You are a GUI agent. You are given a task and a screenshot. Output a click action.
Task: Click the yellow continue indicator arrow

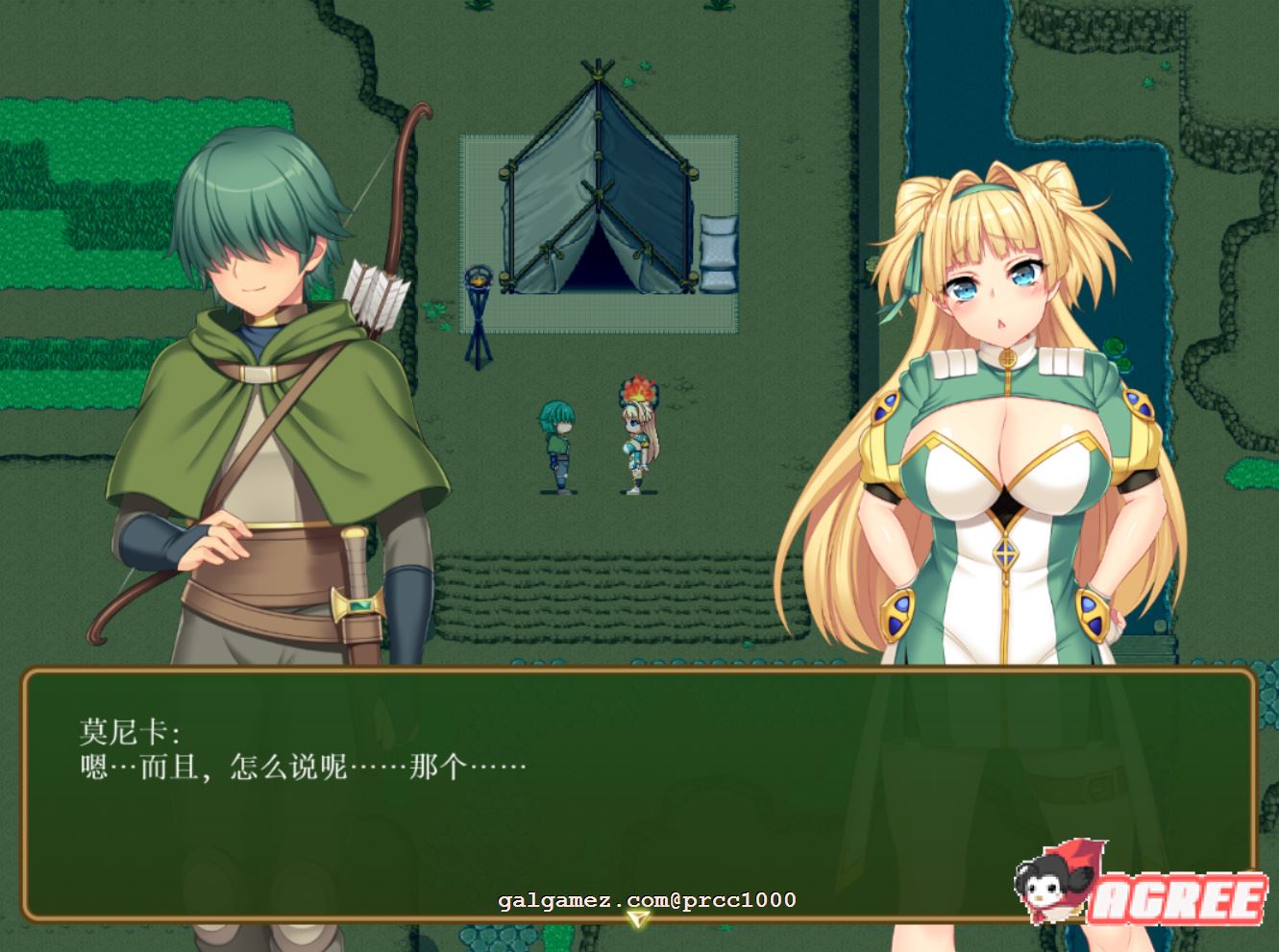637,918
